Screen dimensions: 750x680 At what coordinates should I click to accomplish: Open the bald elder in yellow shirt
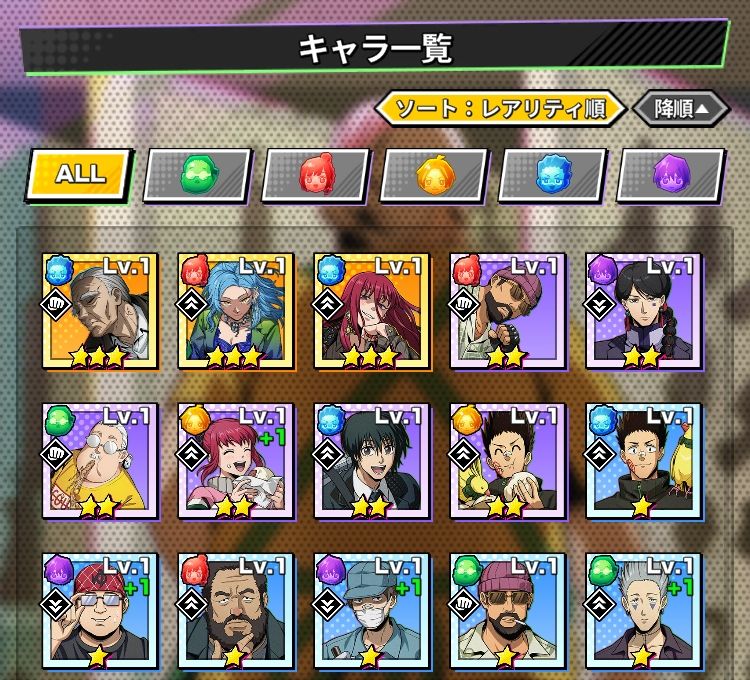pos(98,462)
